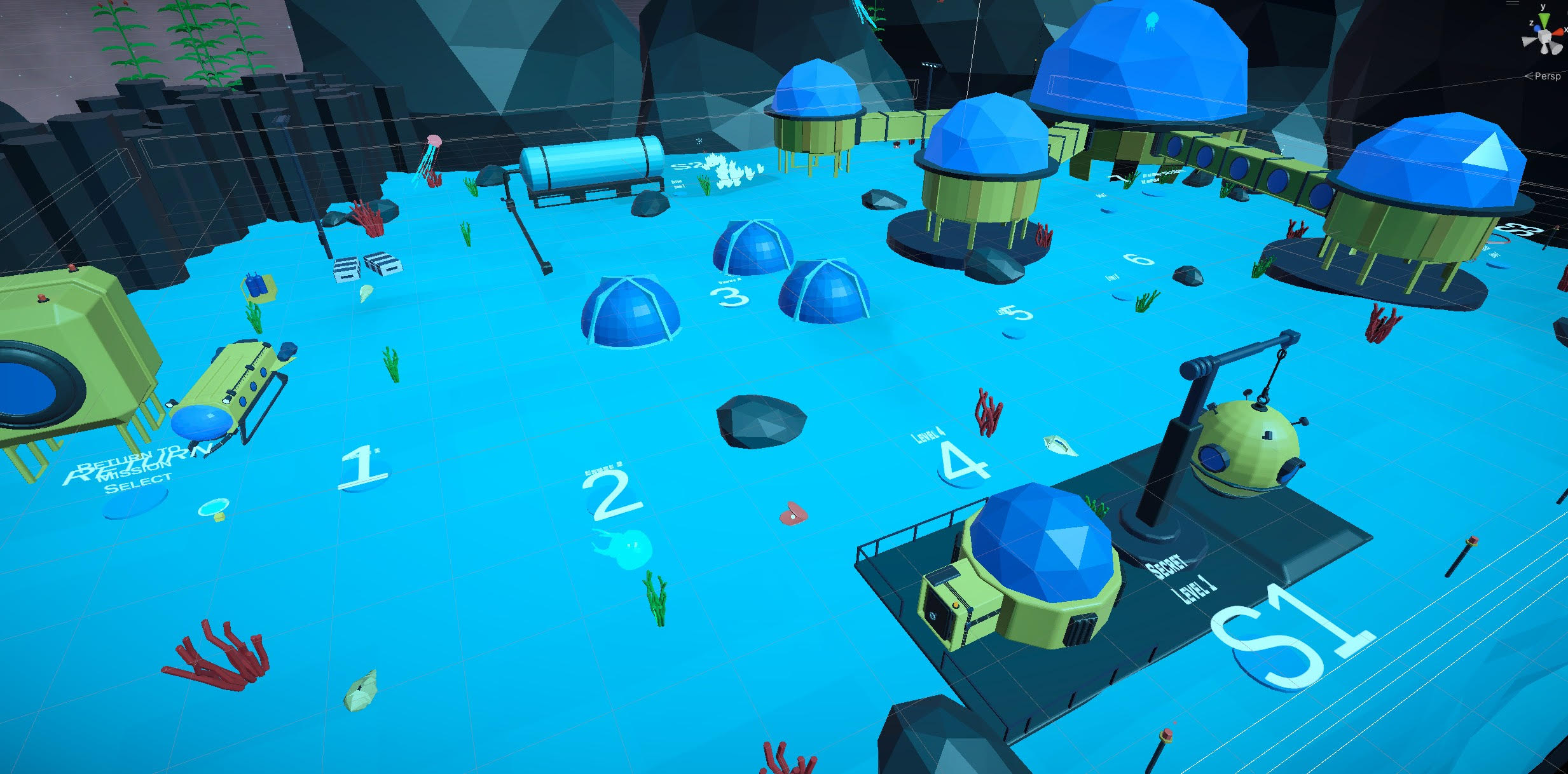Screen dimensions: 1568x774
Task: Click the blue Z axis dot on the gizmo
Action: (x=1537, y=29)
